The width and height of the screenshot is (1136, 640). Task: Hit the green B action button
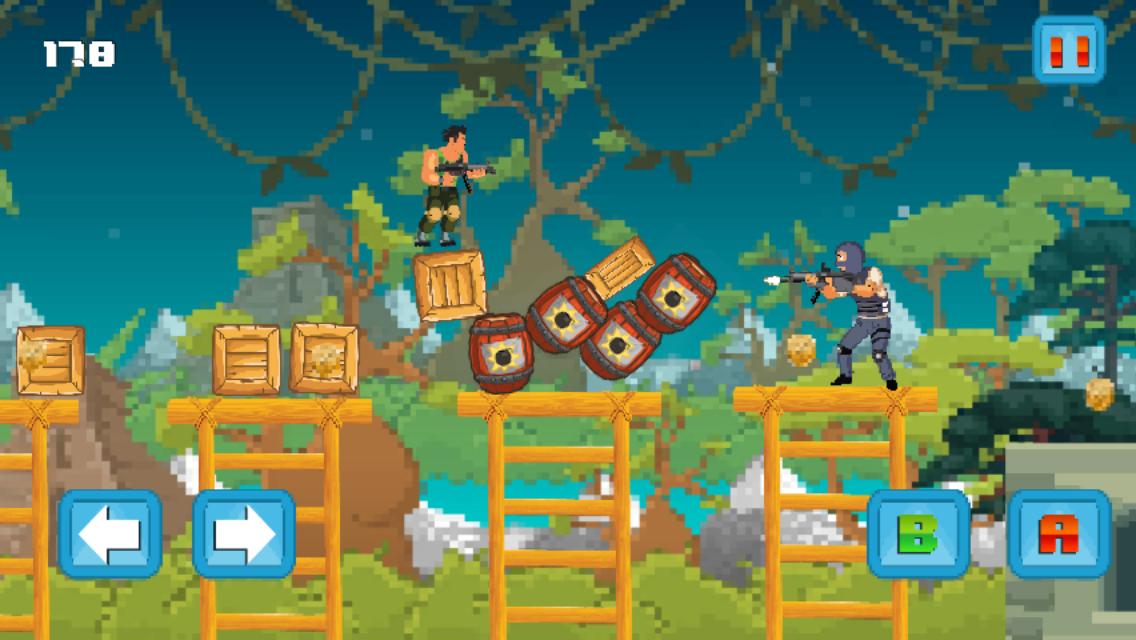click(918, 534)
